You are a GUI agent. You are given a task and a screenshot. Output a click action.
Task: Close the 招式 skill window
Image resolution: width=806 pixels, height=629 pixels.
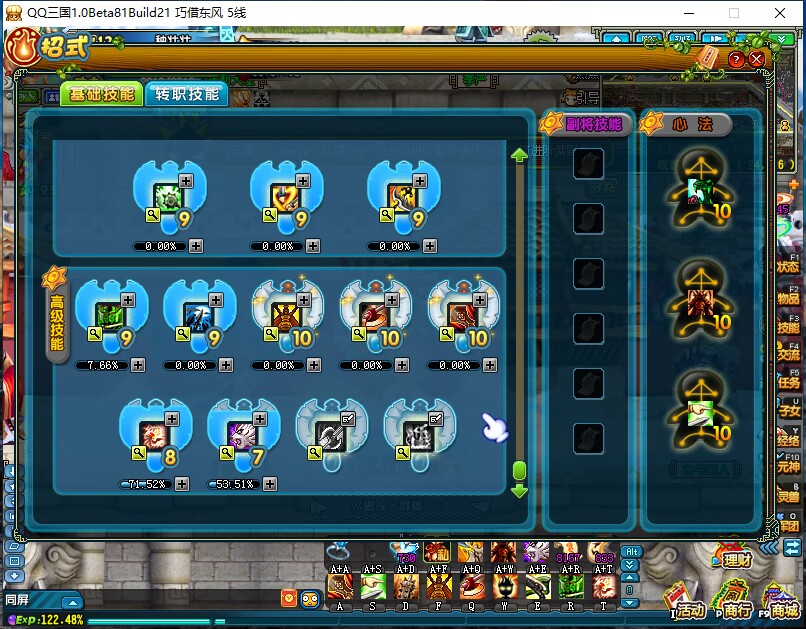(x=757, y=59)
